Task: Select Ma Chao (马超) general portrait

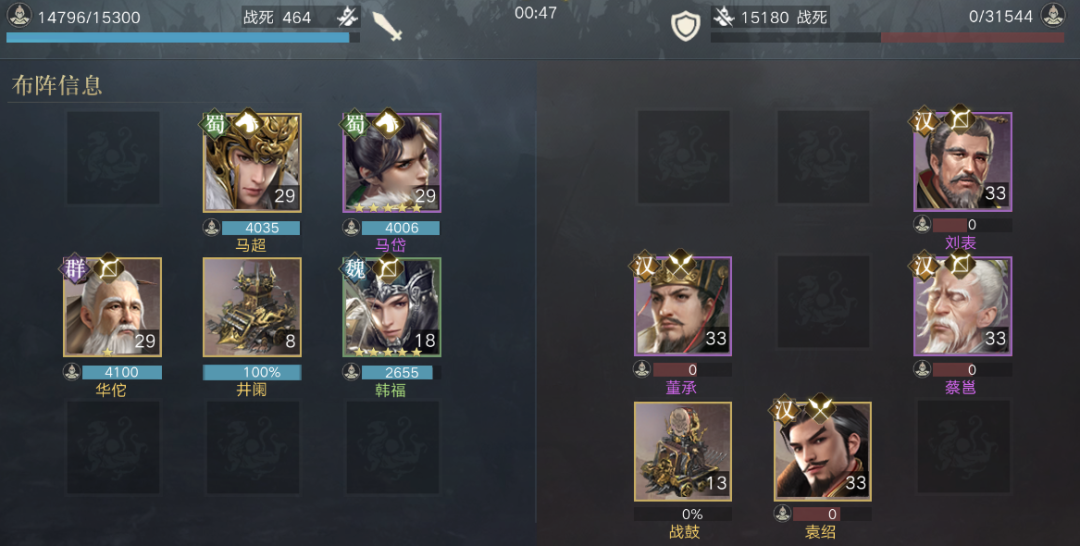Action: click(x=252, y=162)
